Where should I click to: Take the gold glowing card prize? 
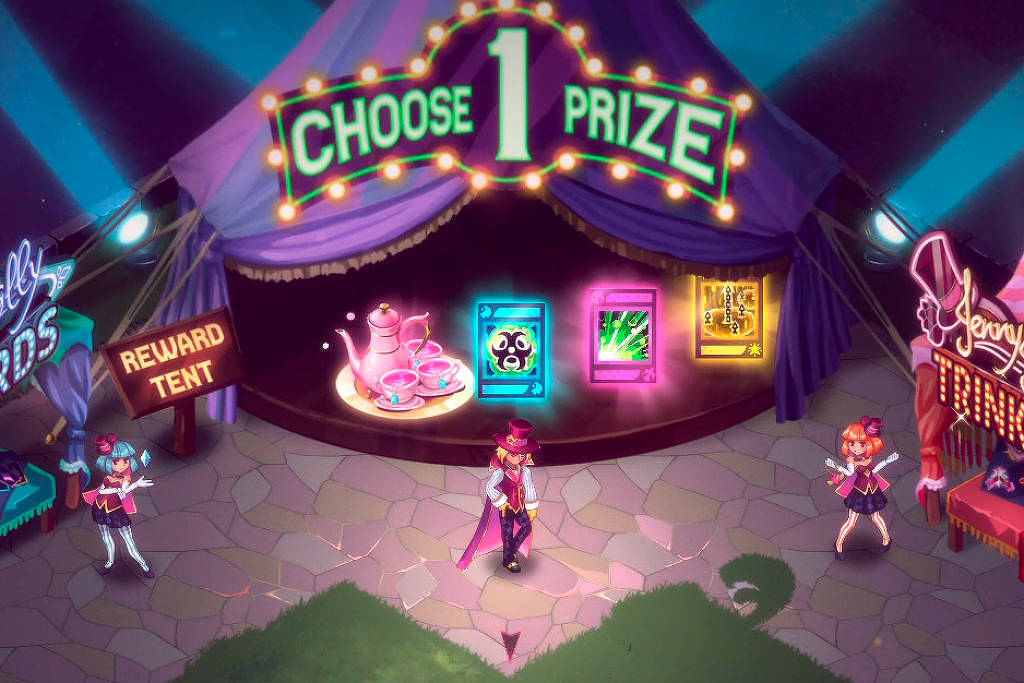click(728, 317)
